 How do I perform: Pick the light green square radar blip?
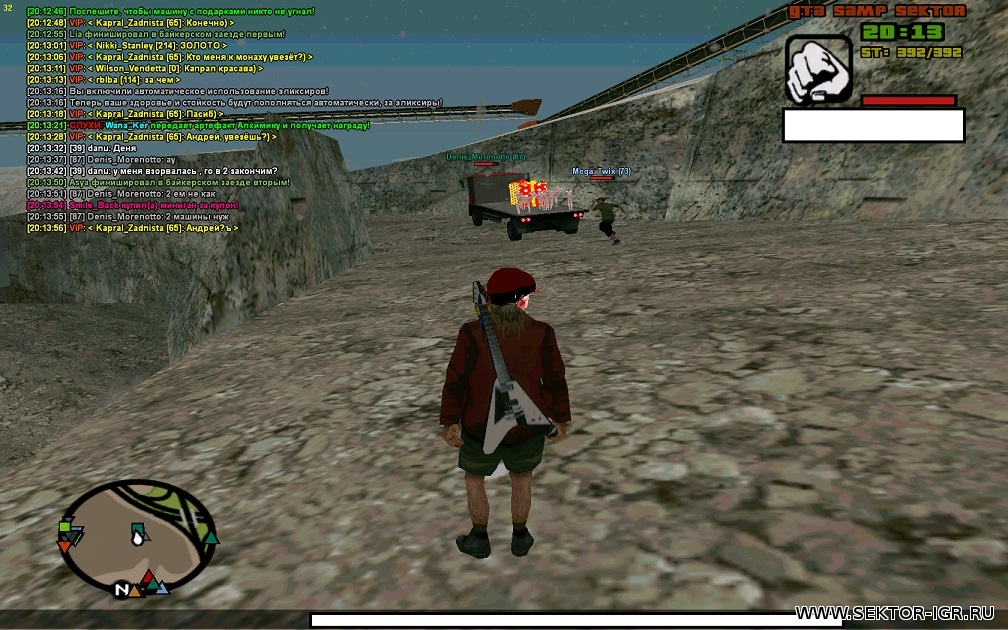[64, 525]
